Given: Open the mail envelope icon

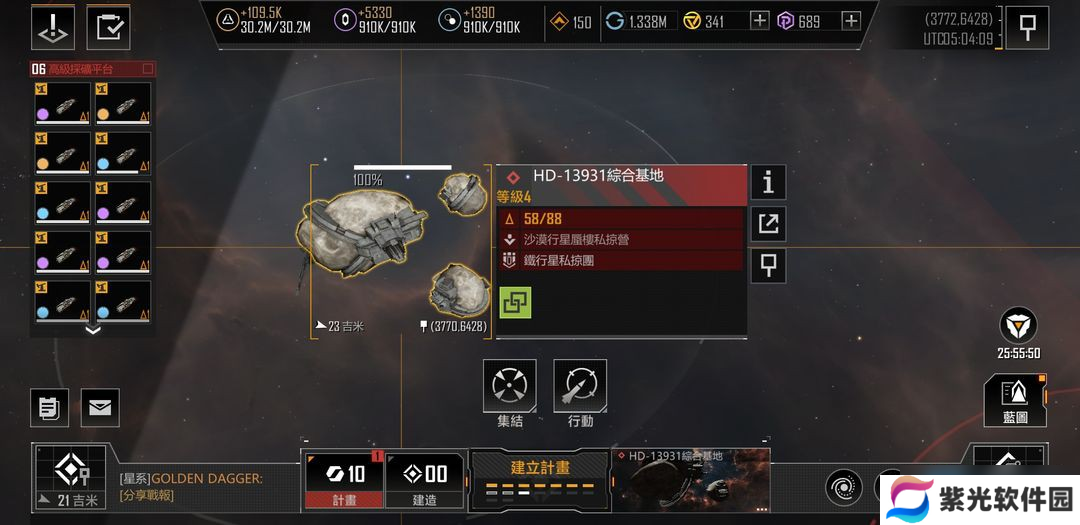Looking at the screenshot, I should 100,407.
